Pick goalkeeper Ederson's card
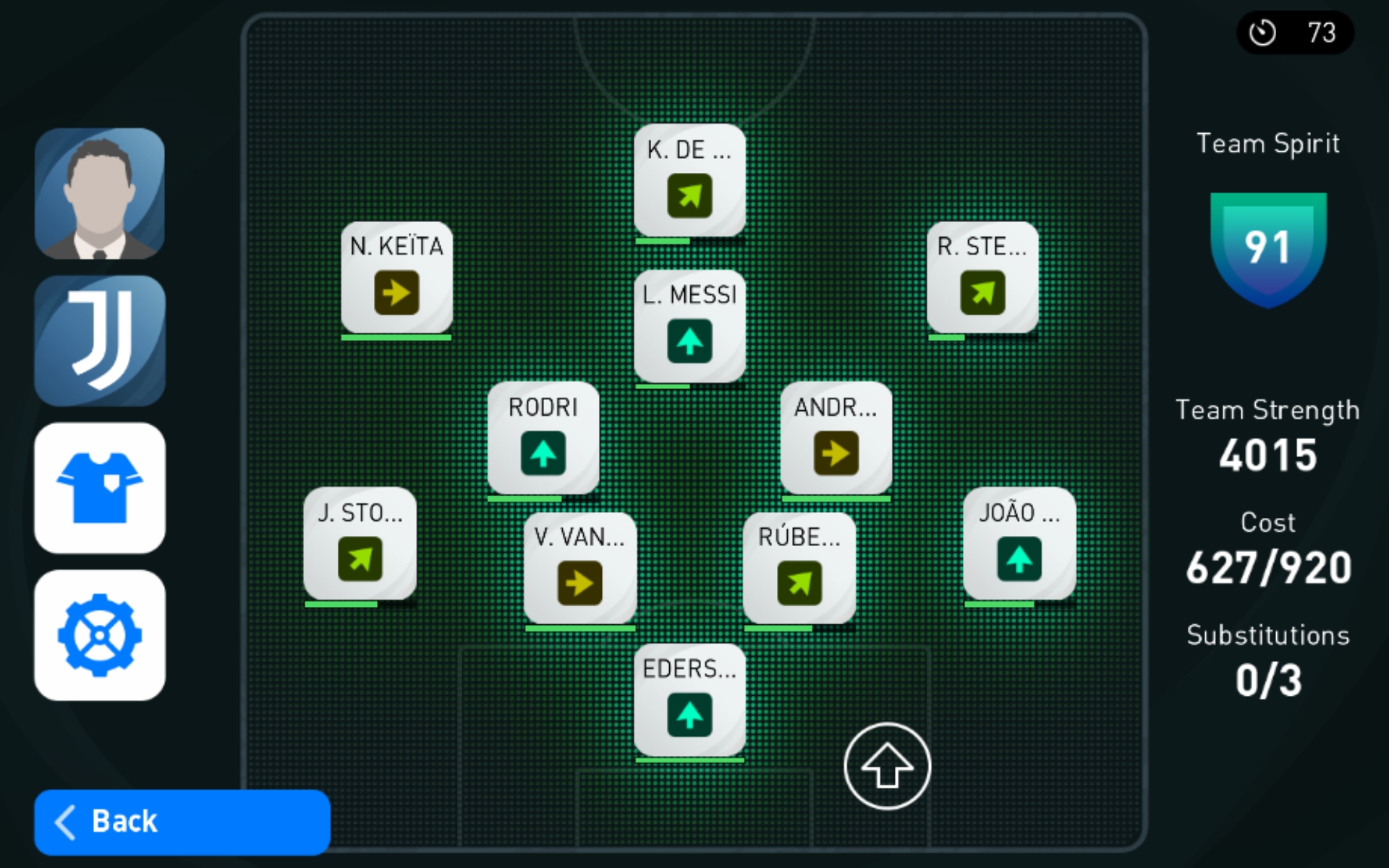The image size is (1389, 868). point(689,699)
